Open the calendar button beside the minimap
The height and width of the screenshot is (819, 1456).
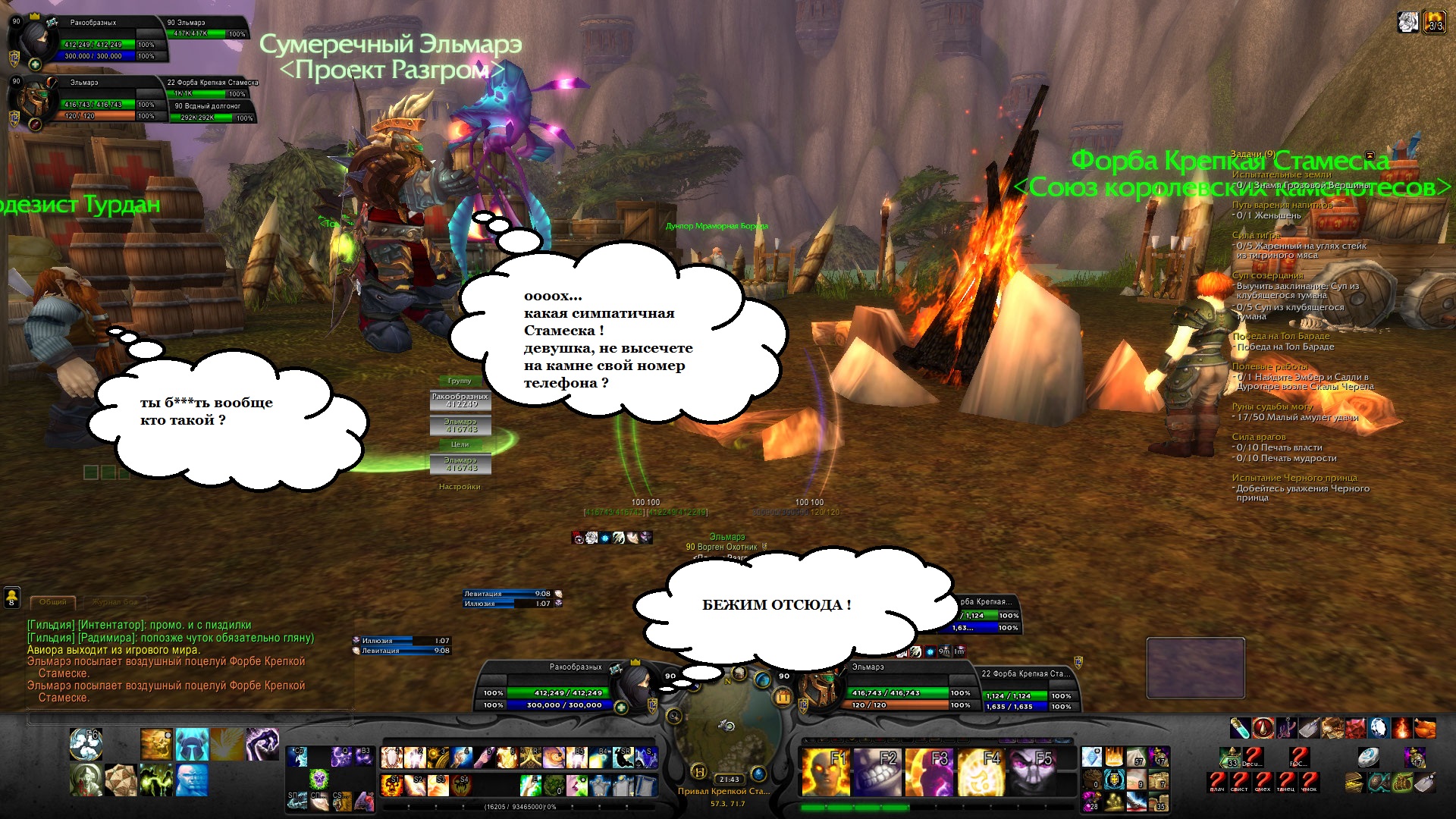click(783, 696)
